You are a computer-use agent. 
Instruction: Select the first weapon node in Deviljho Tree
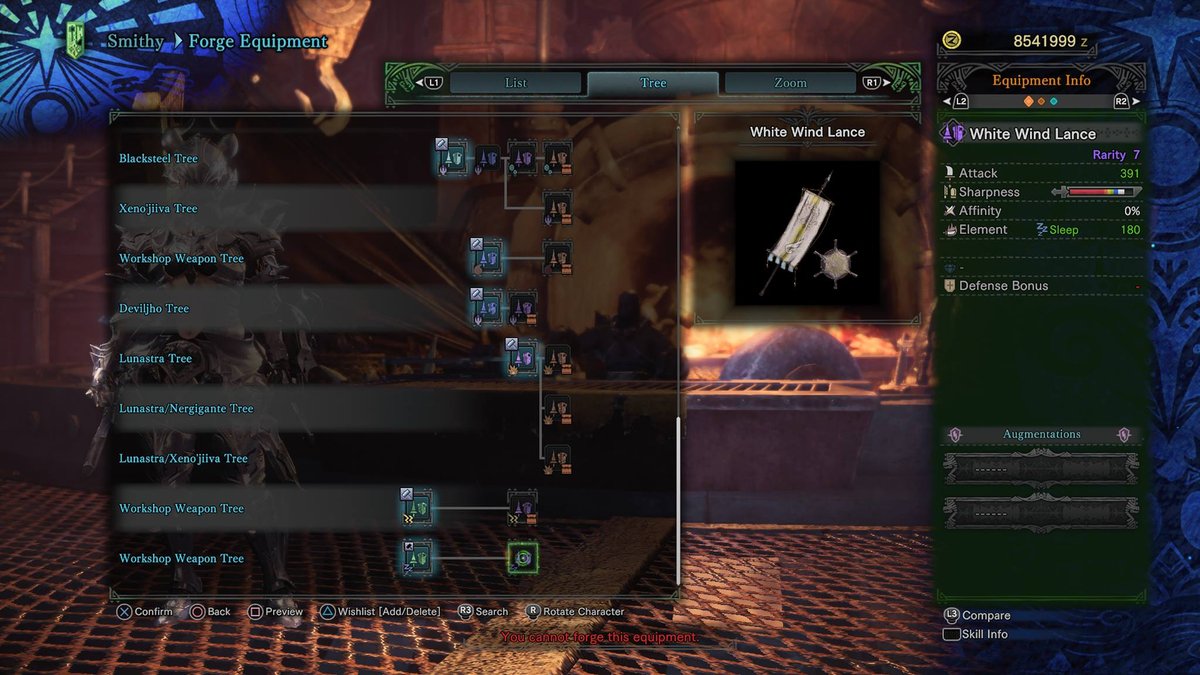(x=487, y=308)
